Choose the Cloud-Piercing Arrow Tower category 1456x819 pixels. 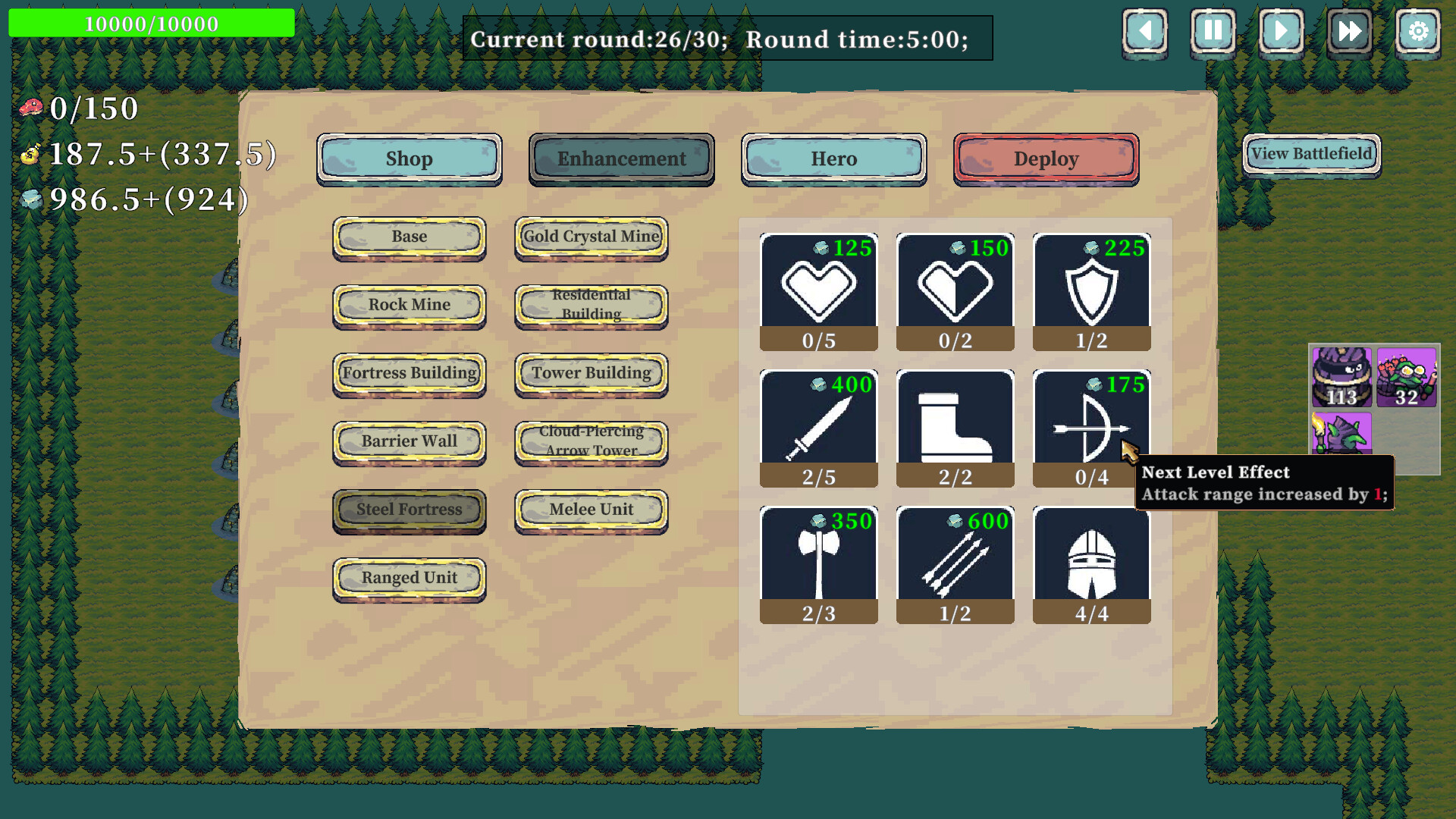[591, 441]
